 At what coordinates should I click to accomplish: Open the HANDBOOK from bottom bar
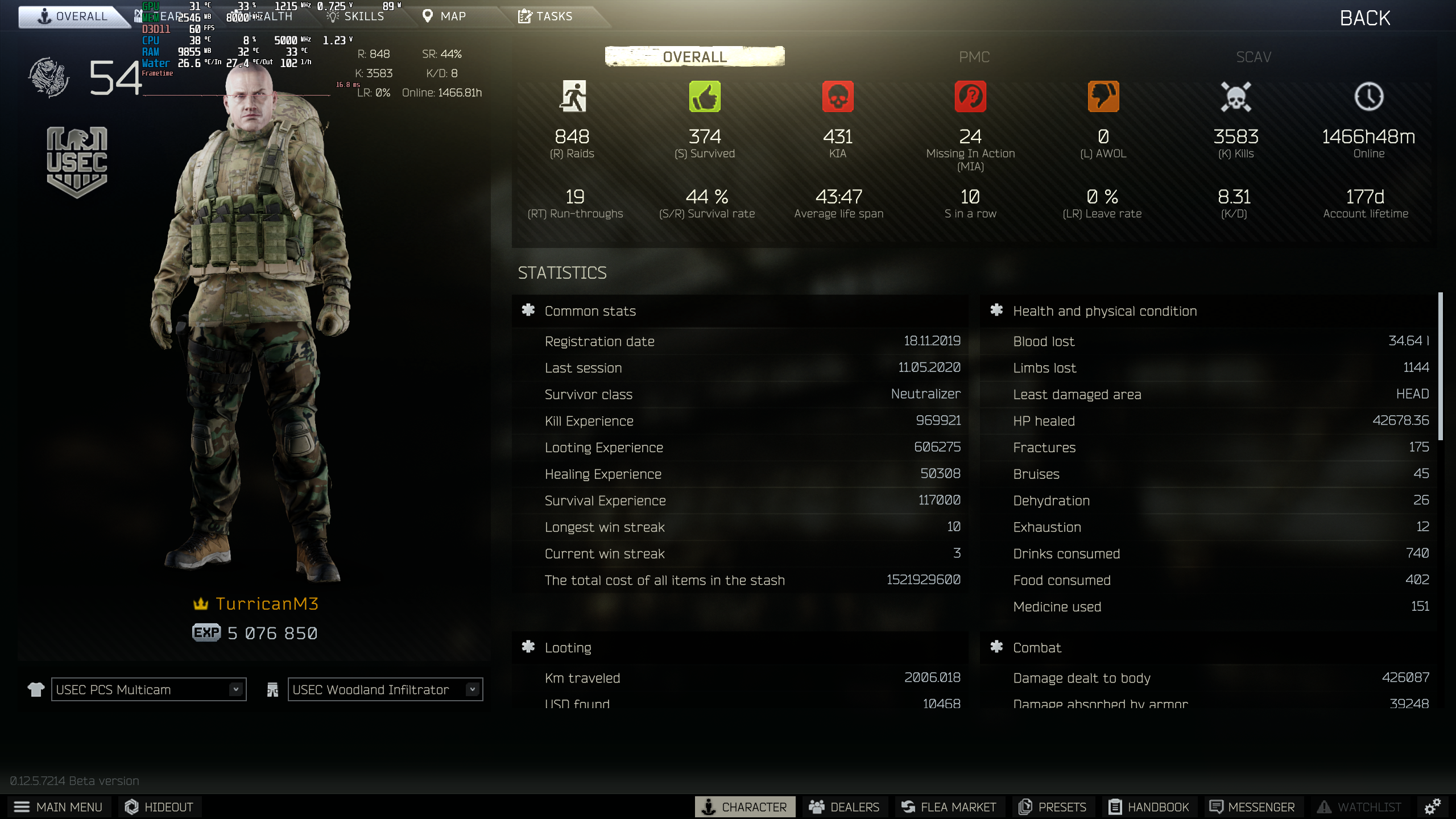click(1149, 806)
